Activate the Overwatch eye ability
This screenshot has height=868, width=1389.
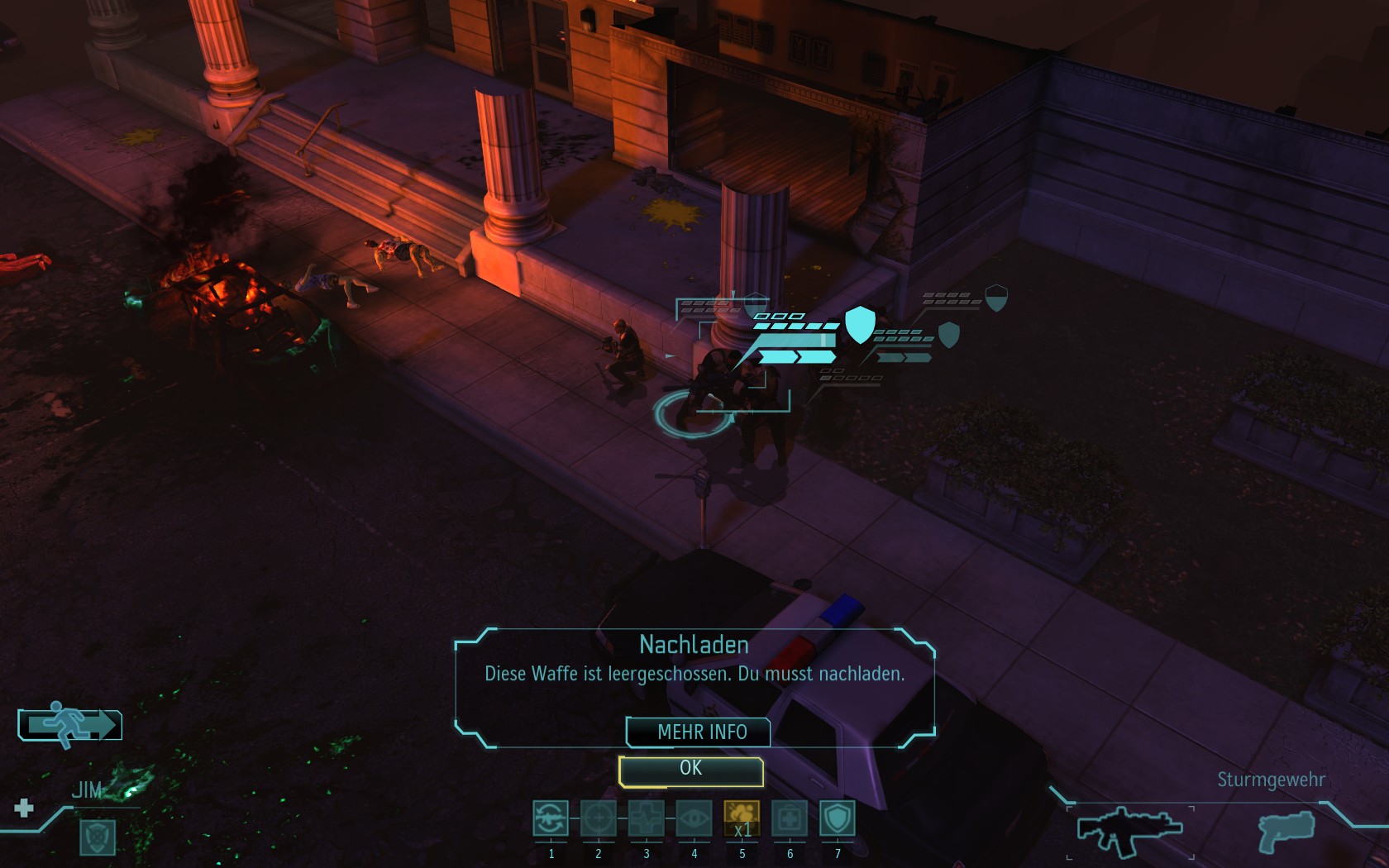(694, 818)
